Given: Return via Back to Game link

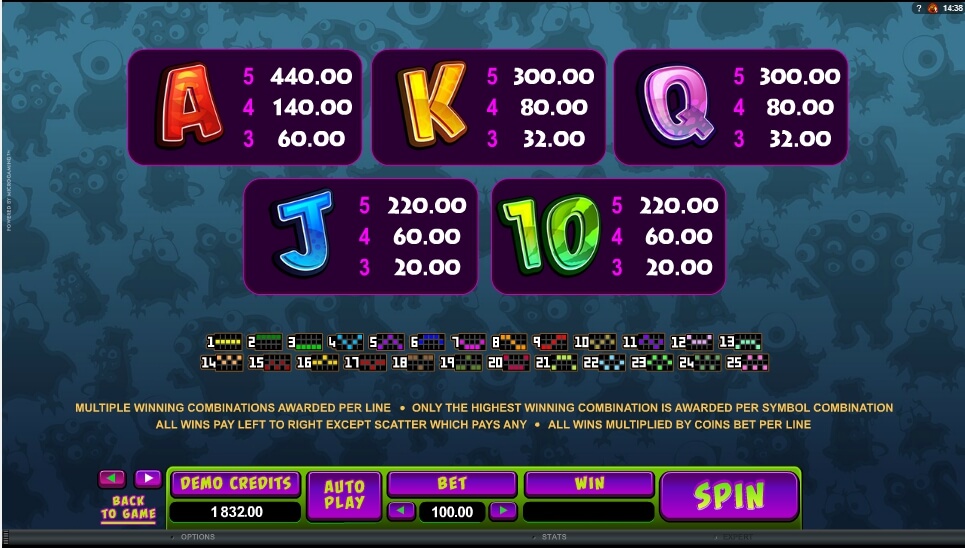Looking at the screenshot, I should pos(128,507).
